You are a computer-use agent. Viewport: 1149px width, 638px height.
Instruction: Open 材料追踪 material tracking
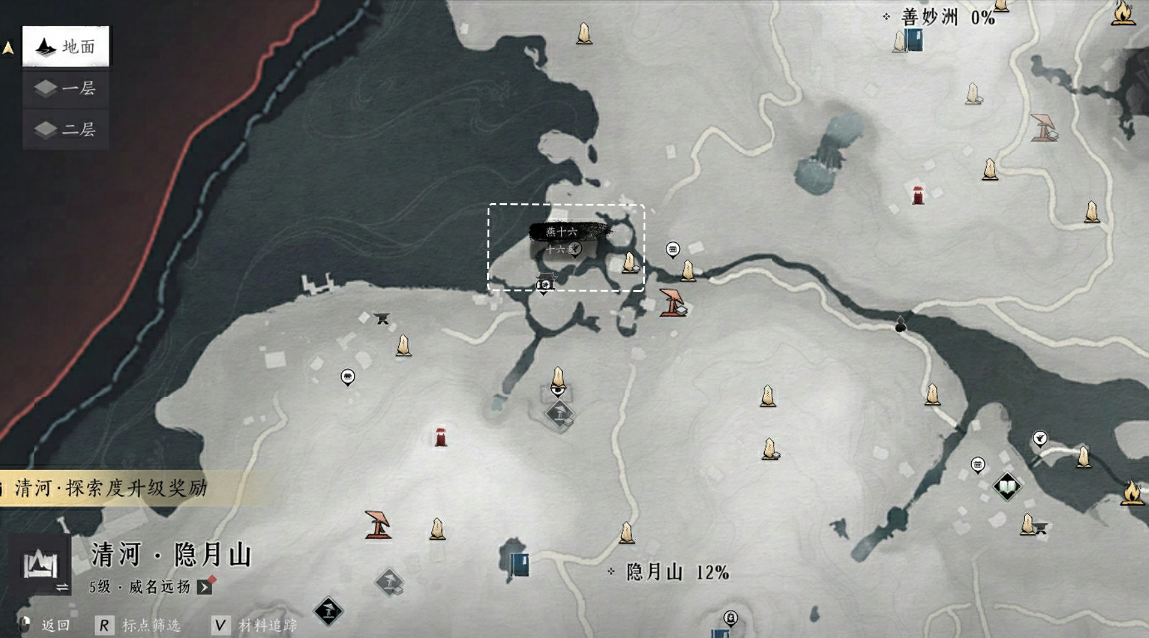256,626
